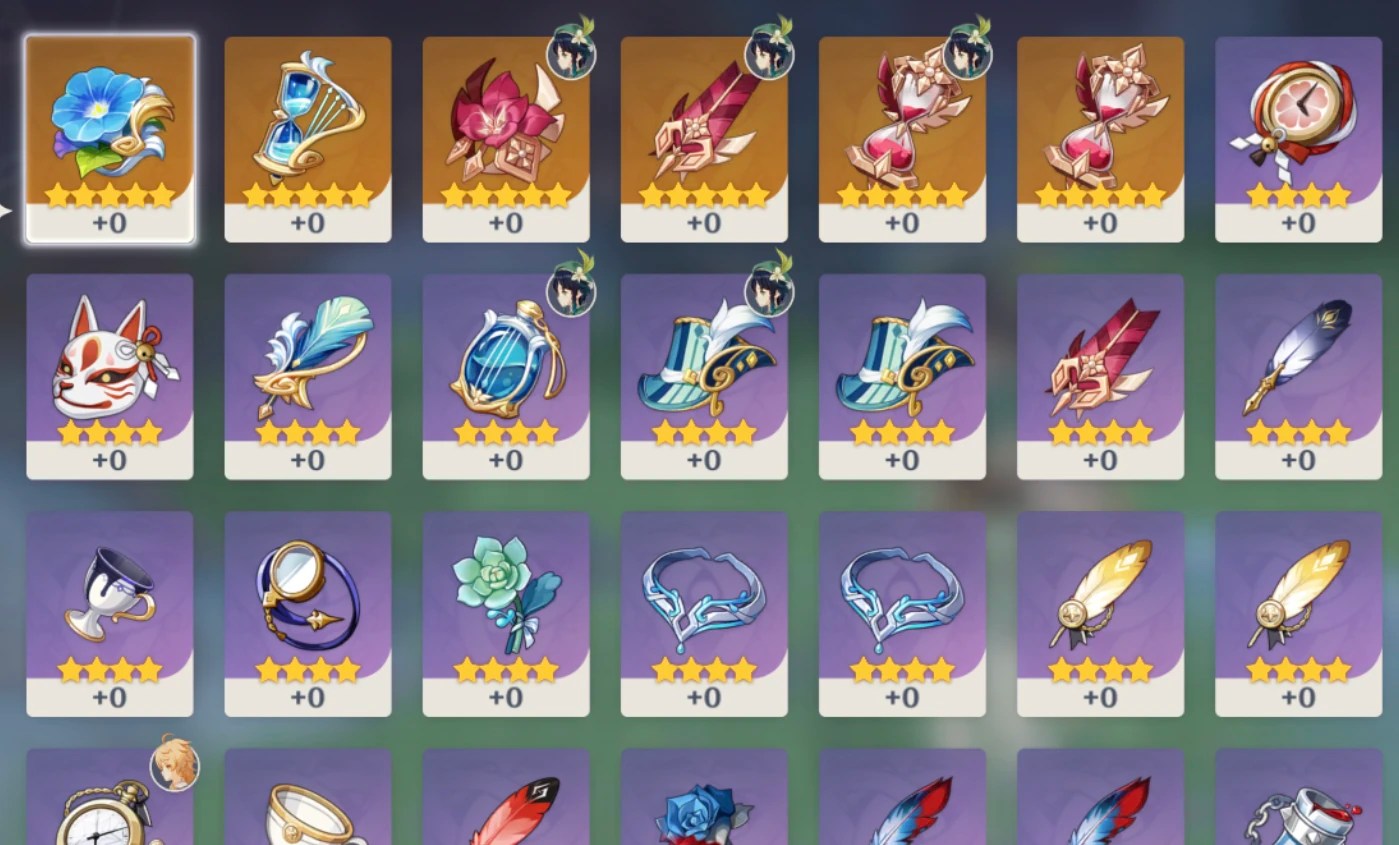Image resolution: width=1399 pixels, height=845 pixels.
Task: Click the four-star rating under the fox mask
Action: click(x=108, y=434)
